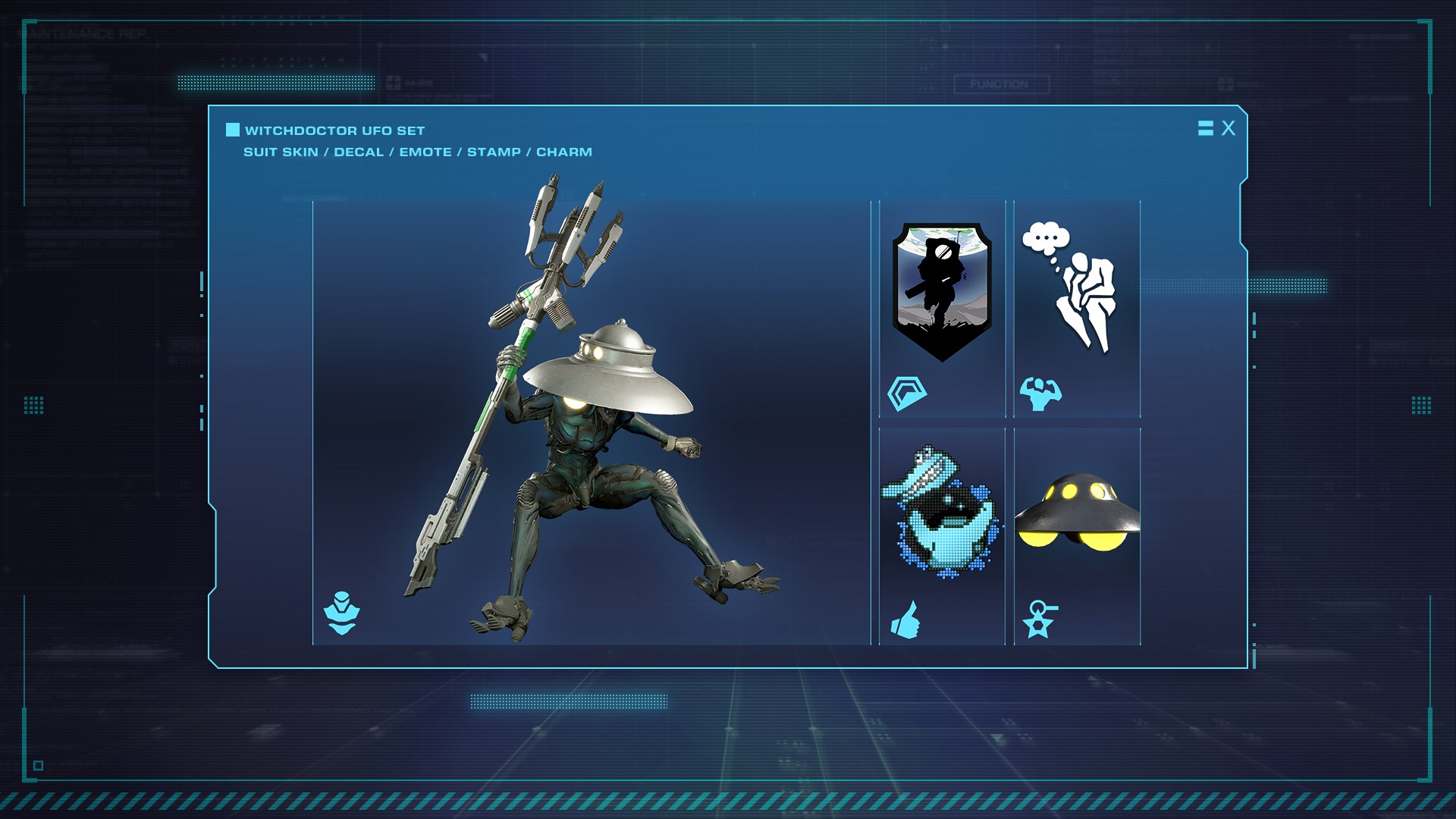Click the thumbs-up stamp icon
Image resolution: width=1456 pixels, height=819 pixels.
click(x=905, y=620)
